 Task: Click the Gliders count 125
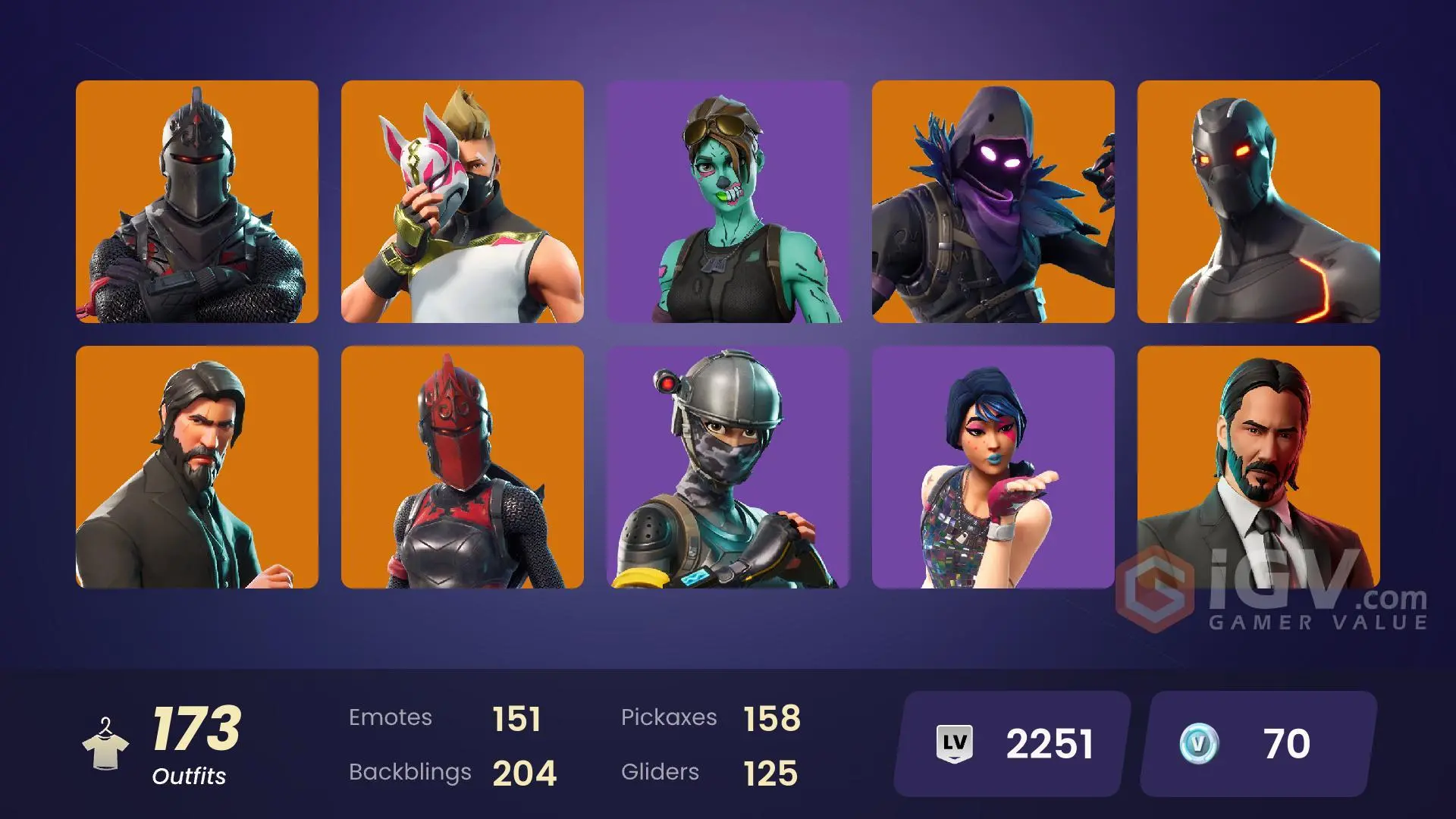tap(768, 773)
